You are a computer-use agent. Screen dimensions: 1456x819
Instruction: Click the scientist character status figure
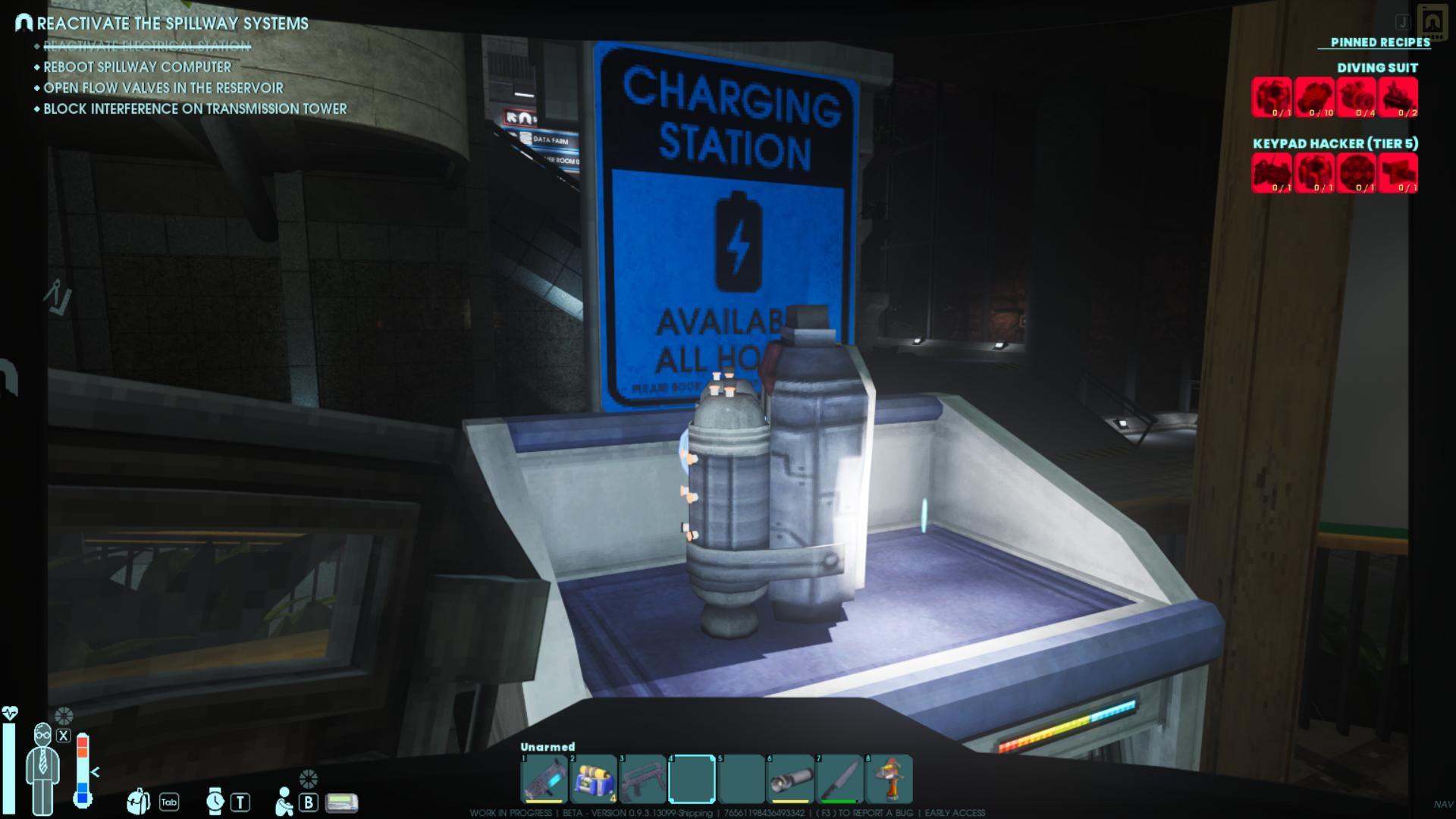[42, 767]
